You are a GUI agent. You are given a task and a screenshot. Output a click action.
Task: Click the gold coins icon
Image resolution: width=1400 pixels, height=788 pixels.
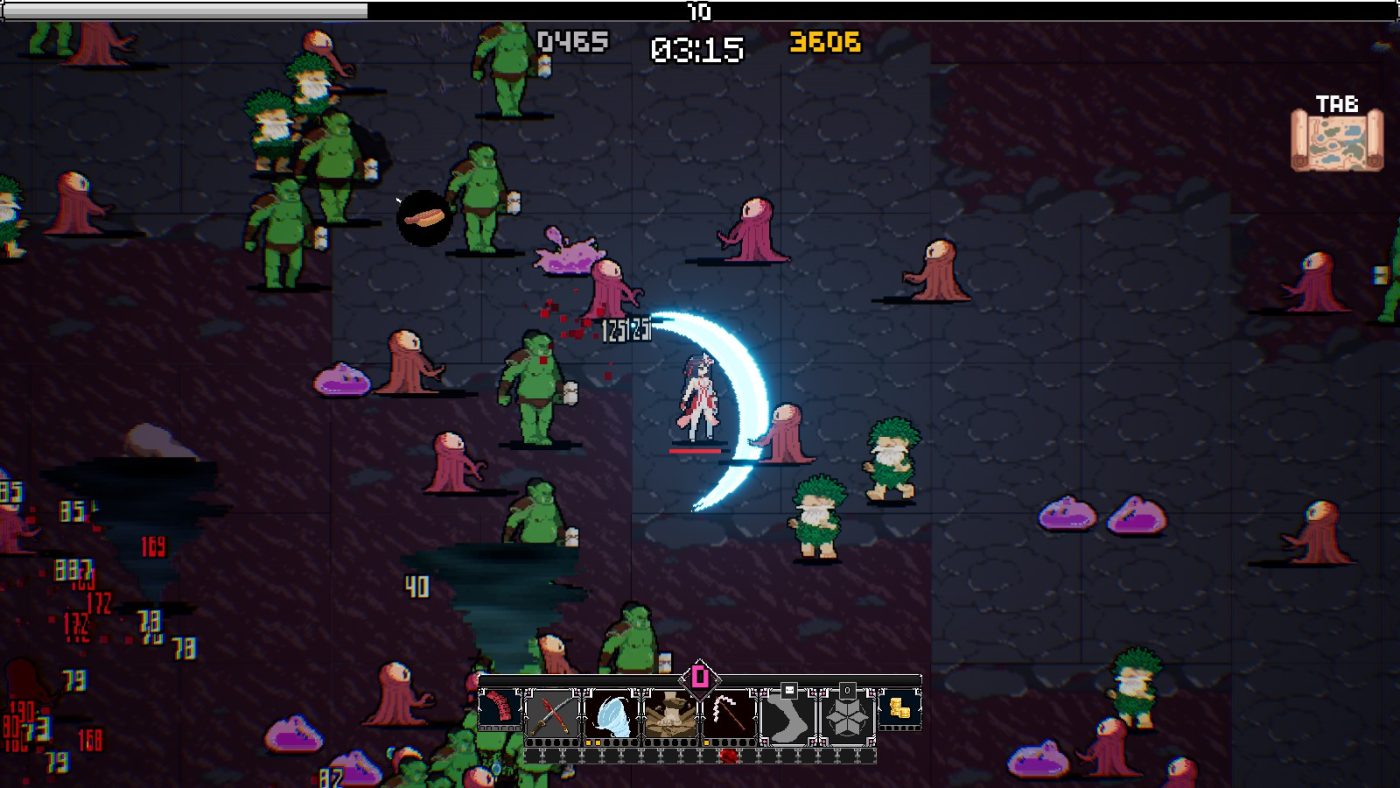(899, 709)
